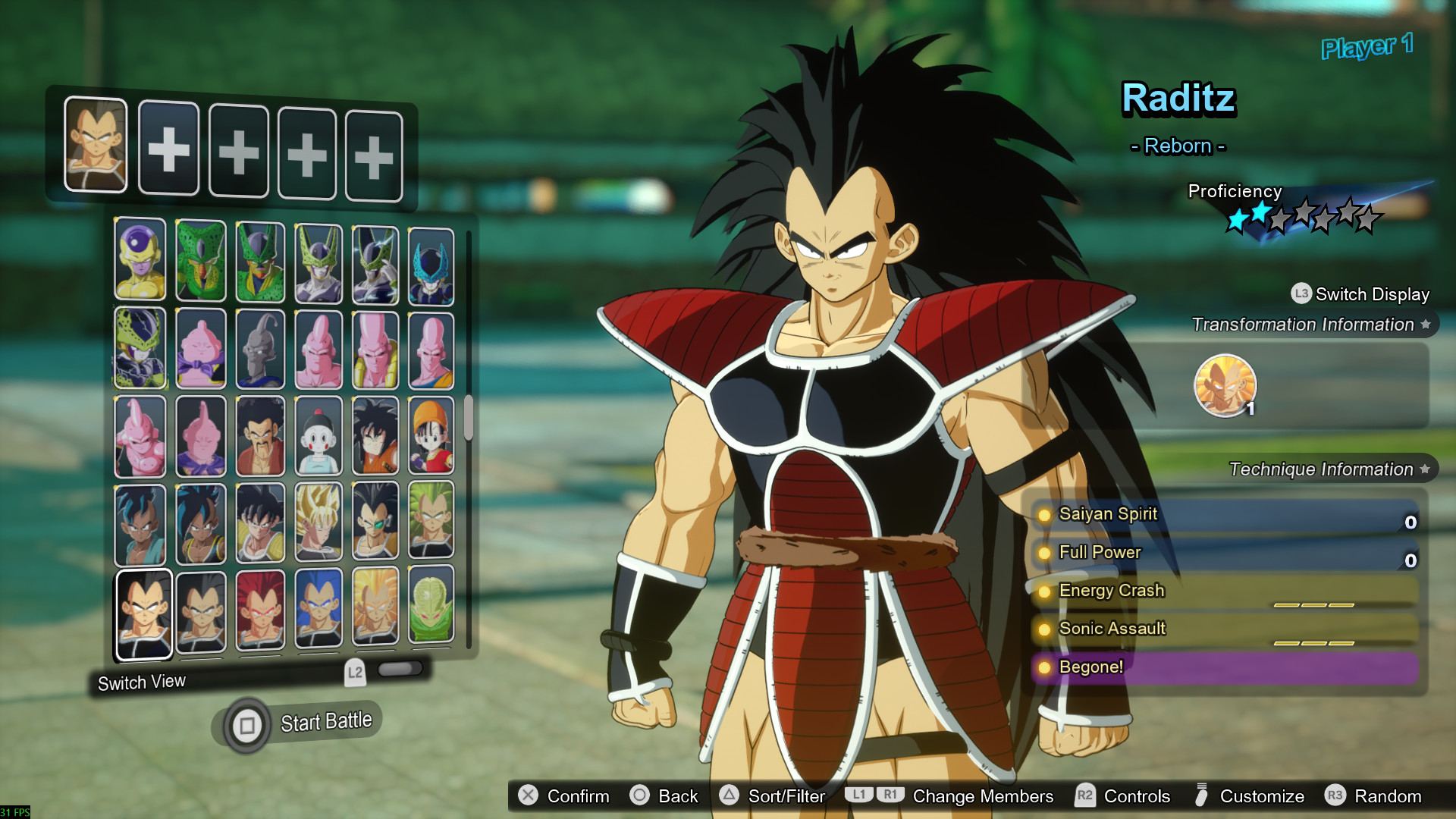The height and width of the screenshot is (819, 1456).
Task: Click the star beside Technique Information
Action: pos(1426,469)
